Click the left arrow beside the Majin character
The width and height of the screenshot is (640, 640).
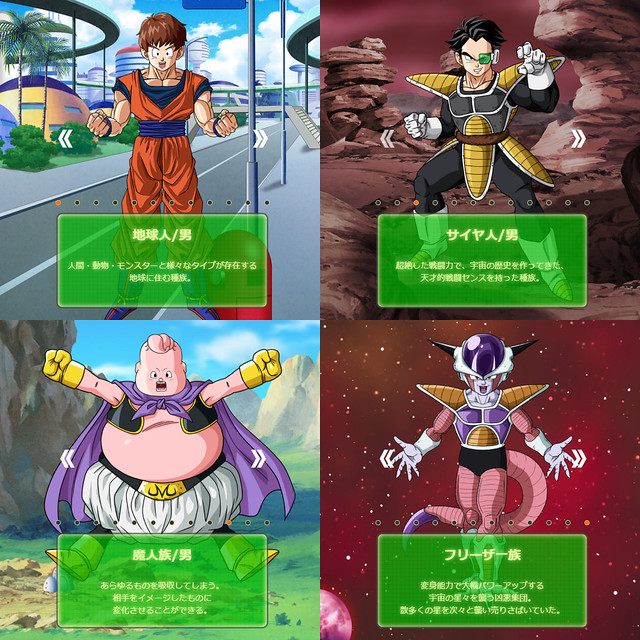point(68,458)
